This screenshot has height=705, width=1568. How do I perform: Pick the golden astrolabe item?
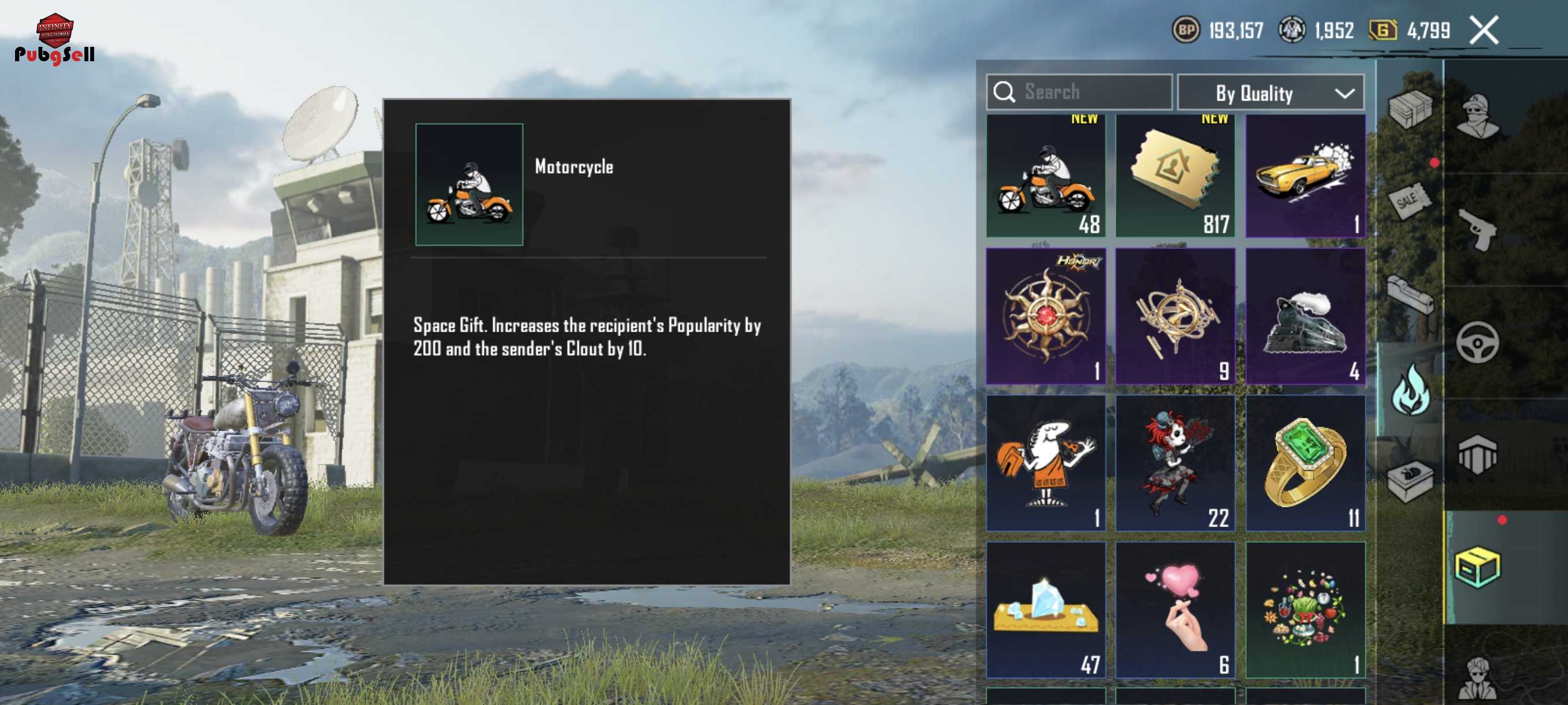[x=1175, y=316]
